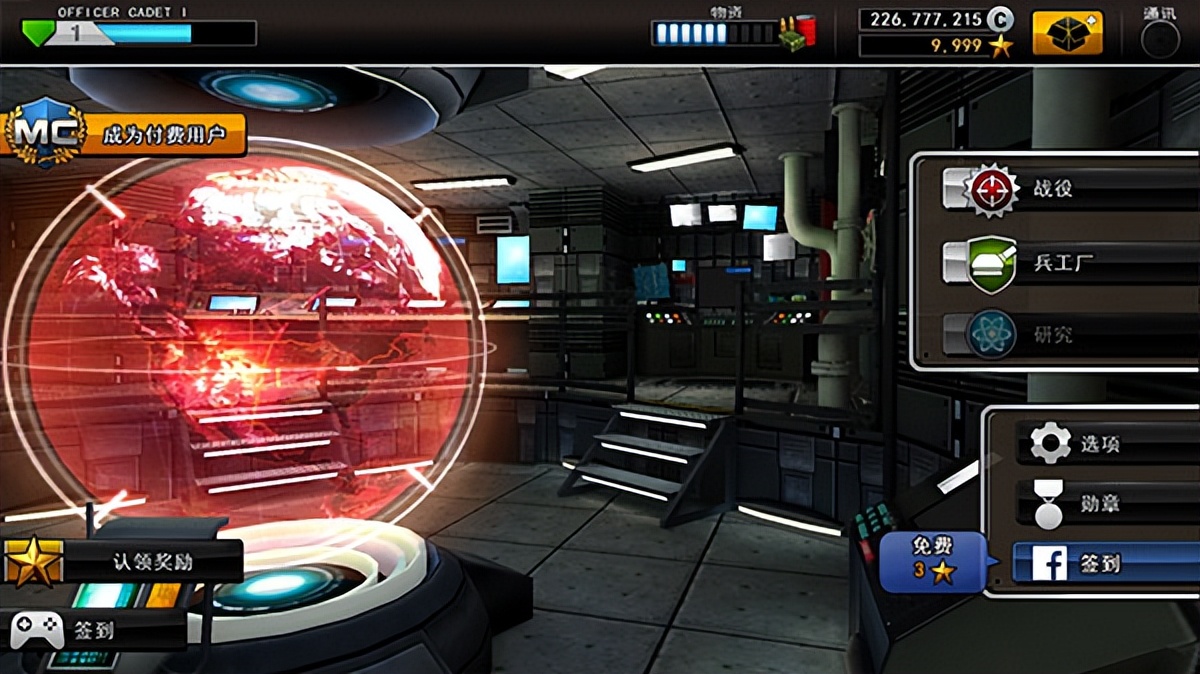Click the 物资 supplies ammo icon
The image size is (1200, 674).
[x=797, y=32]
